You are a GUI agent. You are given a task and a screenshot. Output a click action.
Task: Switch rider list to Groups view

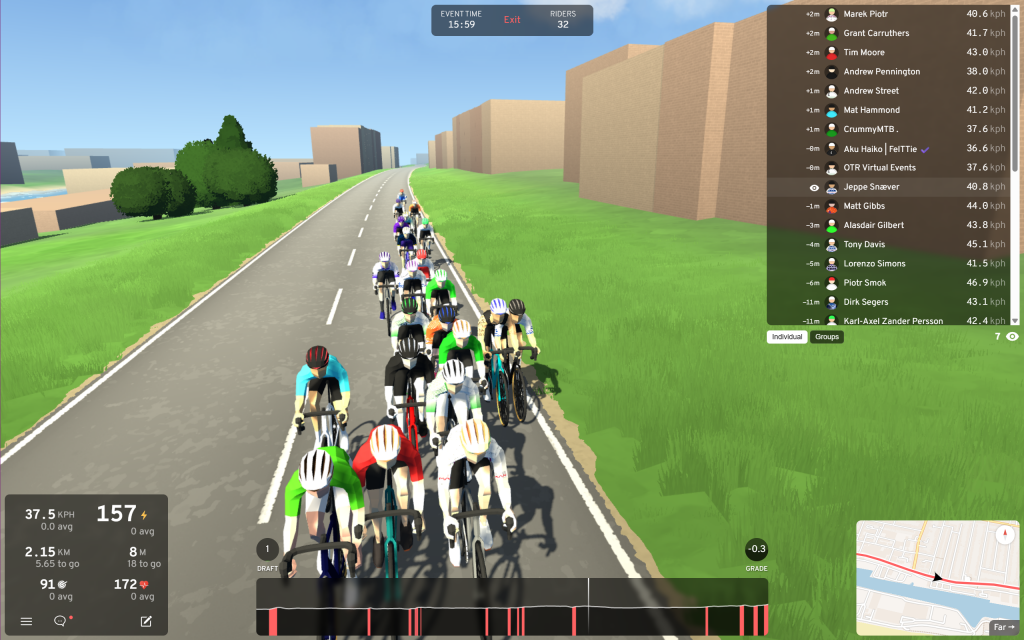point(827,337)
